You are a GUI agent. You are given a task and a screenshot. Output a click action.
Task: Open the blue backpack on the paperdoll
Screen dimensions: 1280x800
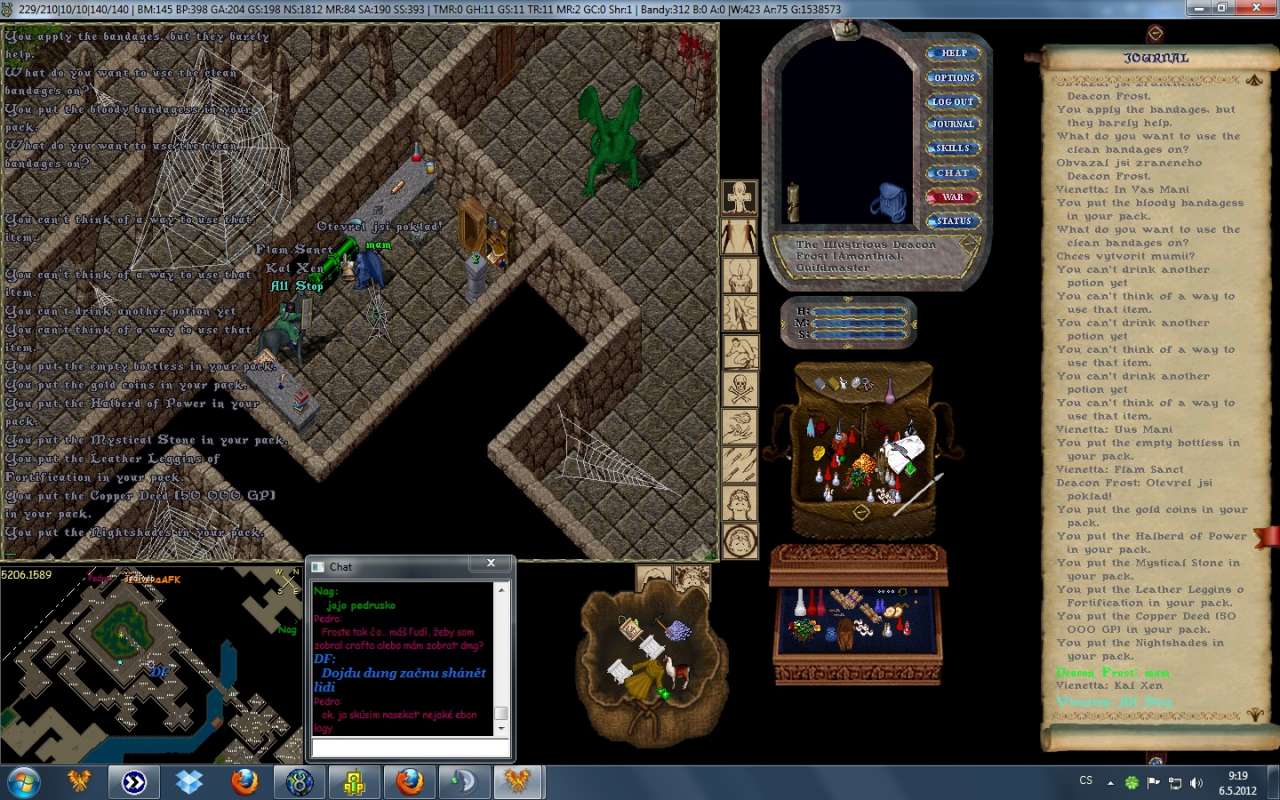point(887,202)
